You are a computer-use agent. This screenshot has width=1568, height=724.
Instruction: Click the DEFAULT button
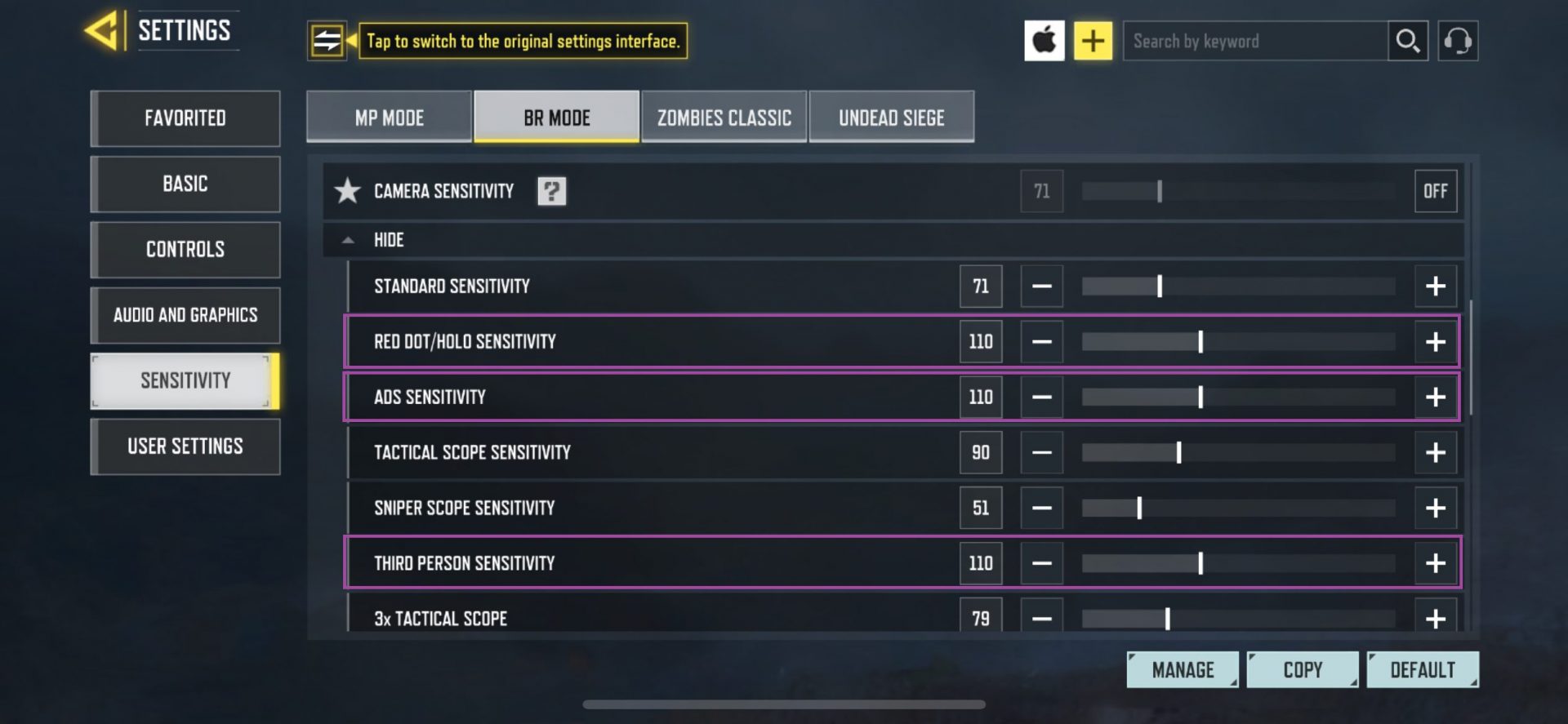1423,668
